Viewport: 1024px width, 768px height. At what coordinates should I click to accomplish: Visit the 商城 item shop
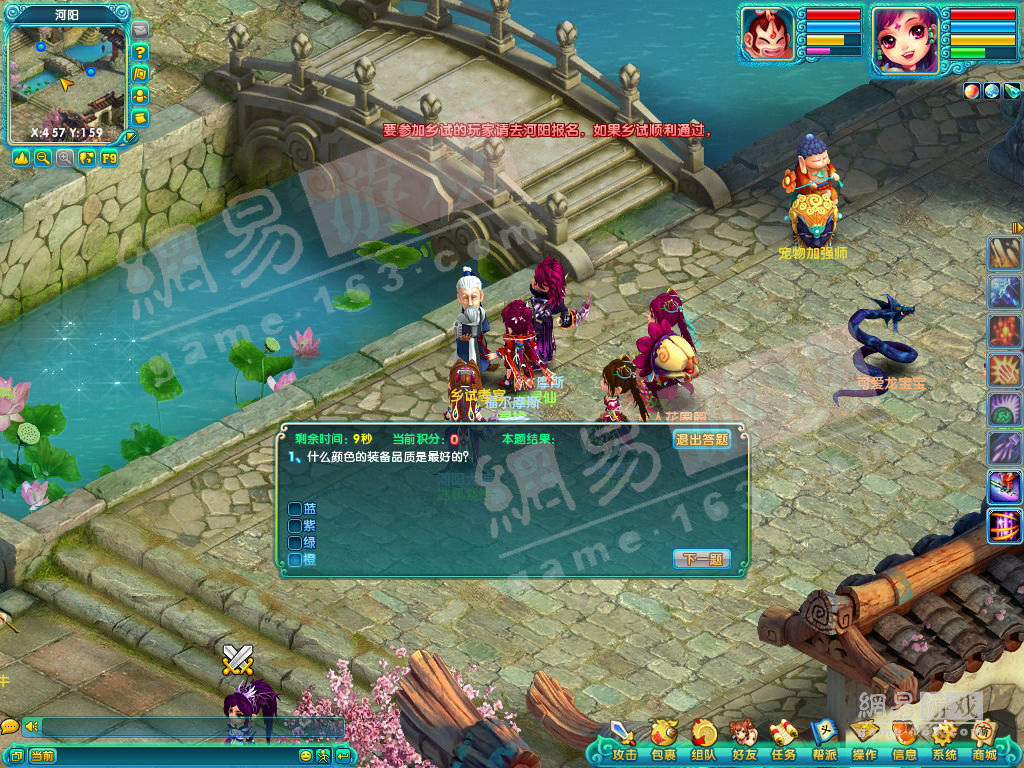(984, 740)
